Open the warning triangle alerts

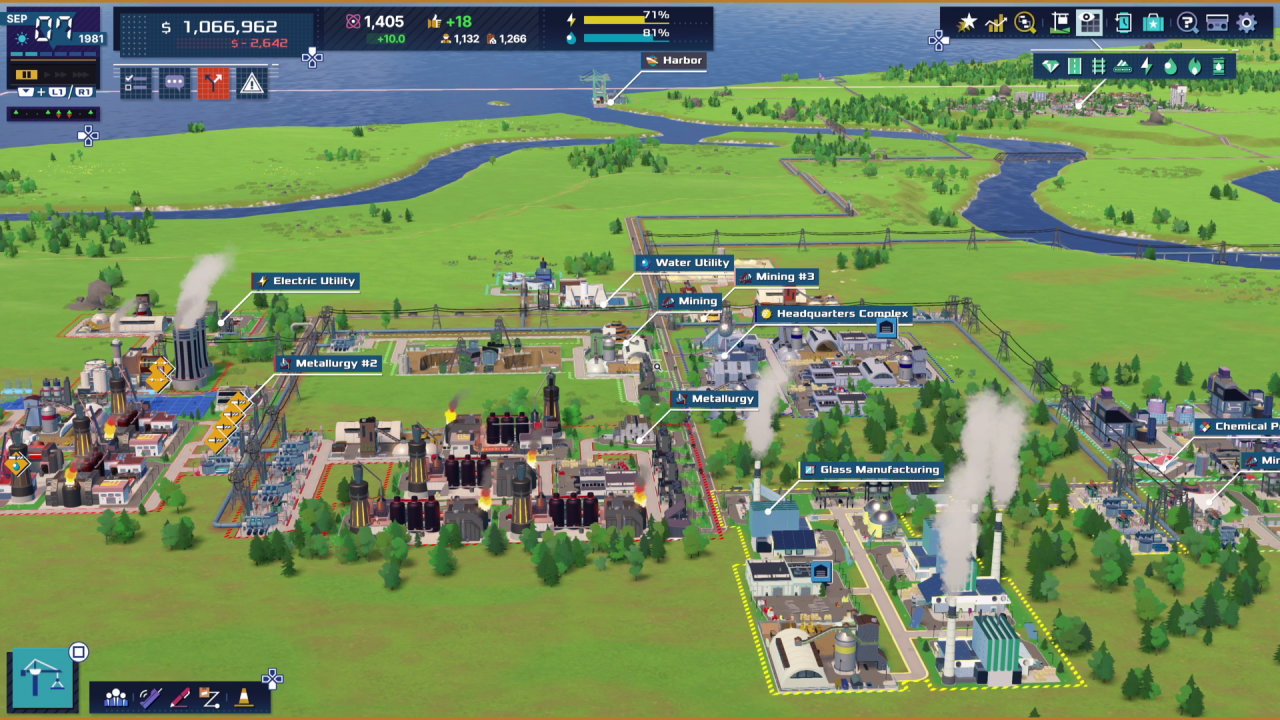click(x=252, y=84)
